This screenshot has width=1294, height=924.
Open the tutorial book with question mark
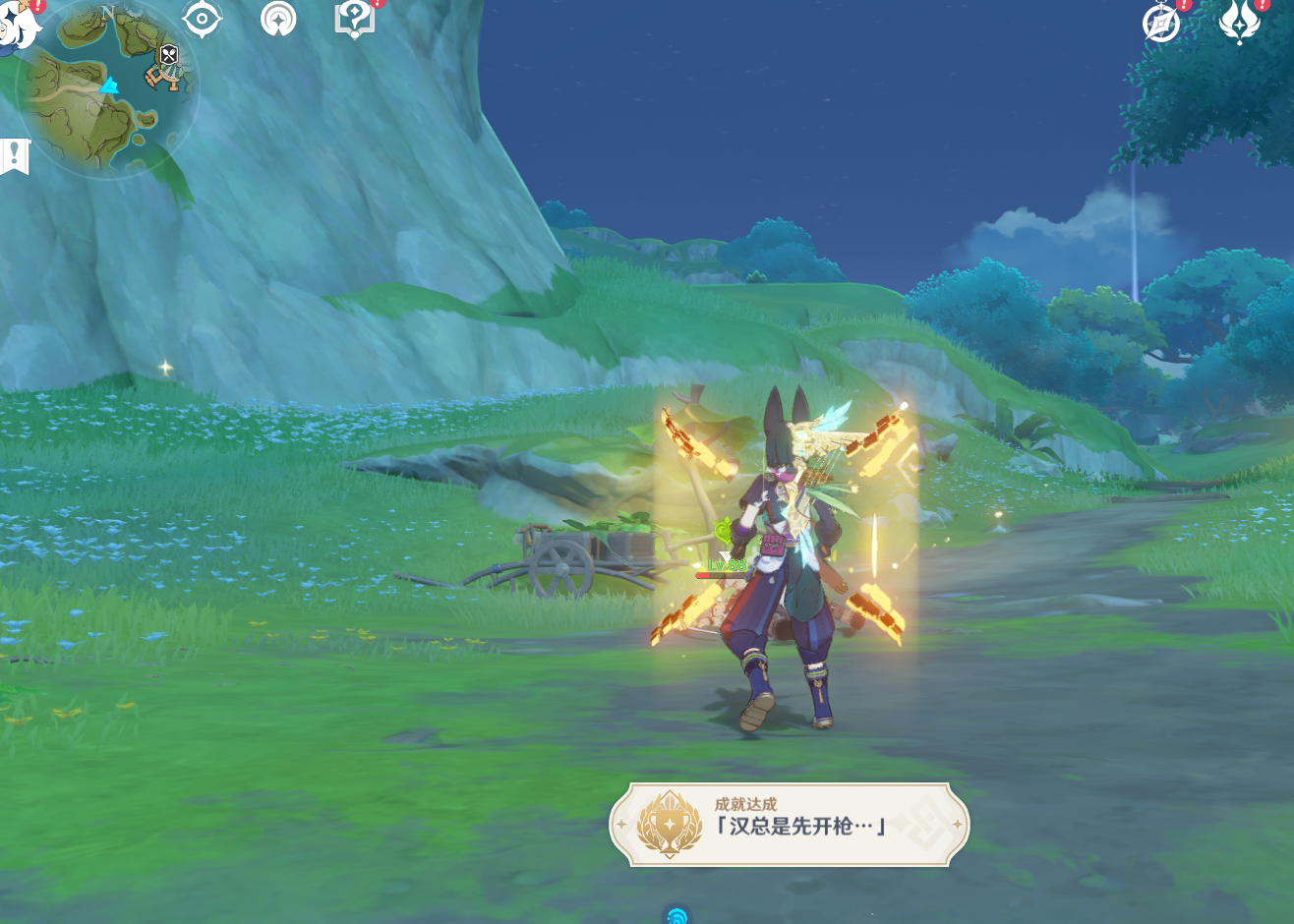[354, 19]
